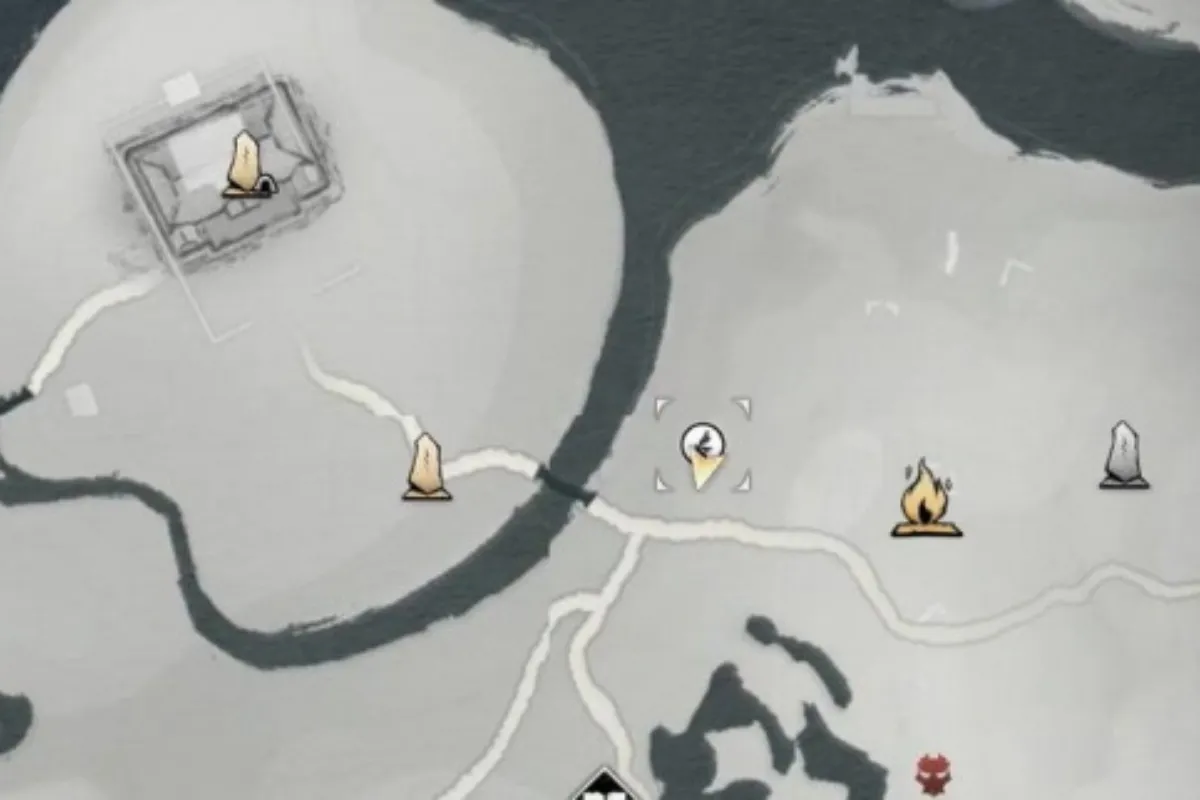Screen dimensions: 1200x800
Task: Select the player position arrow marker
Action: coord(703,453)
